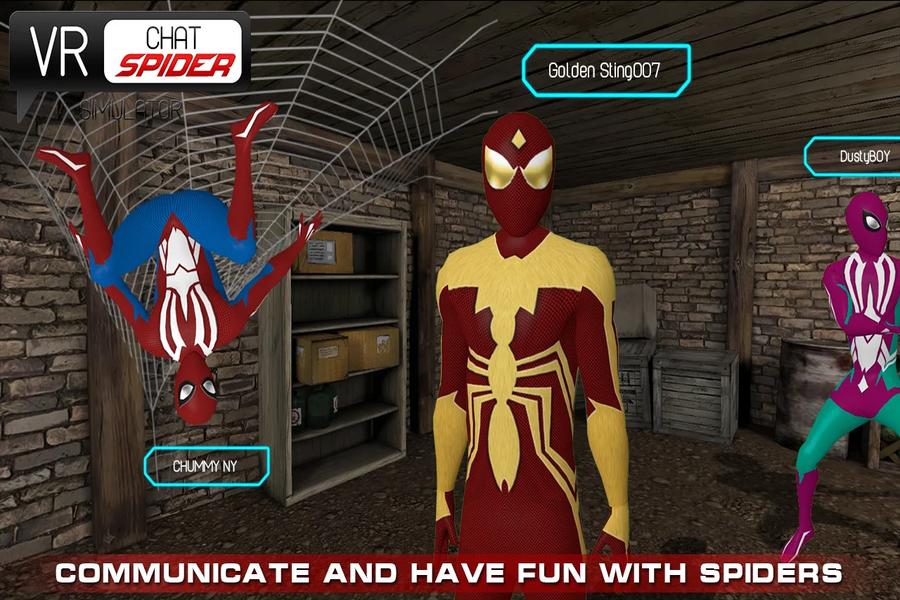Choose the CHUMMY NY player label
This screenshot has width=900, height=600.
click(207, 465)
